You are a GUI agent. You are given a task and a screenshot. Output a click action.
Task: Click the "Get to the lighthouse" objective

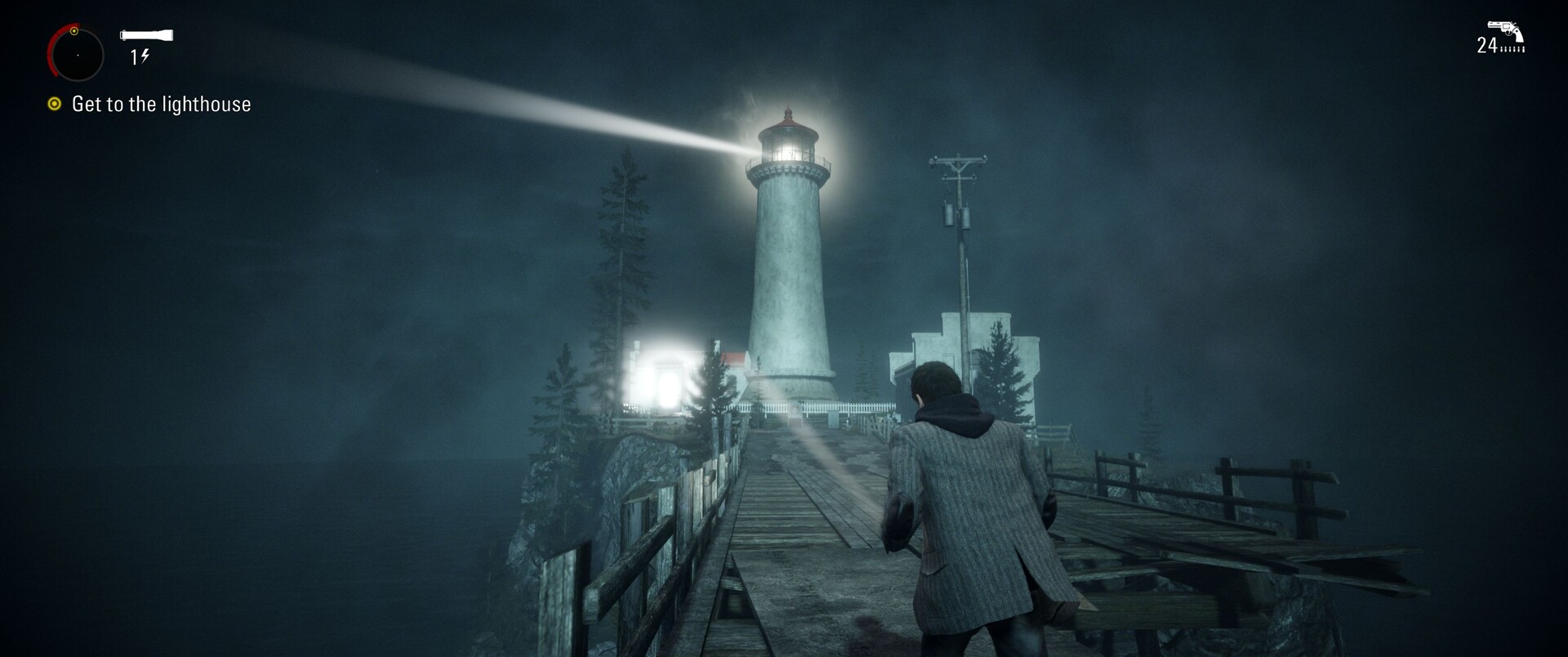161,105
